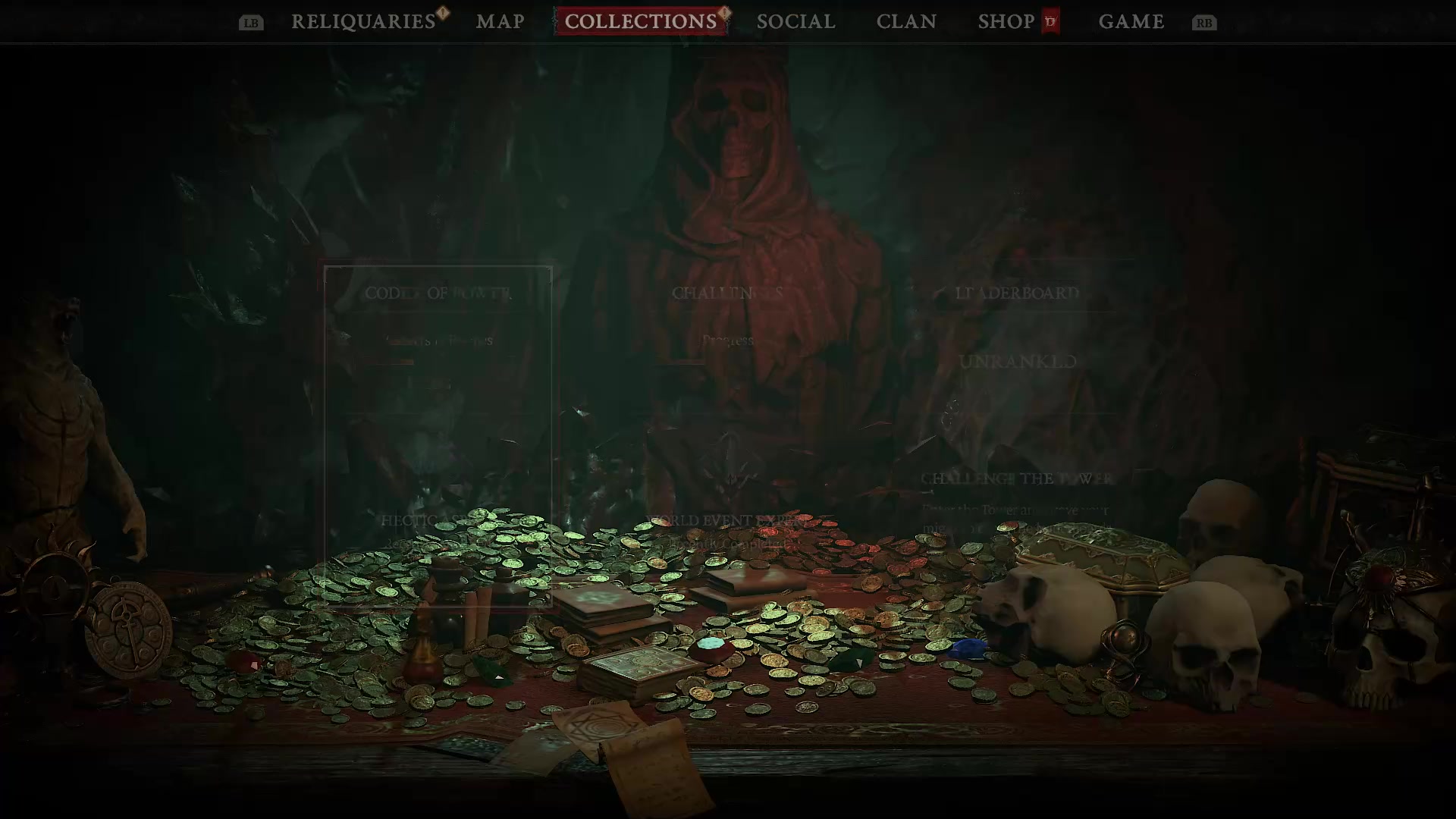This screenshot has width=1456, height=819.
Task: Click the Progress label under Challenges
Action: pos(727,340)
